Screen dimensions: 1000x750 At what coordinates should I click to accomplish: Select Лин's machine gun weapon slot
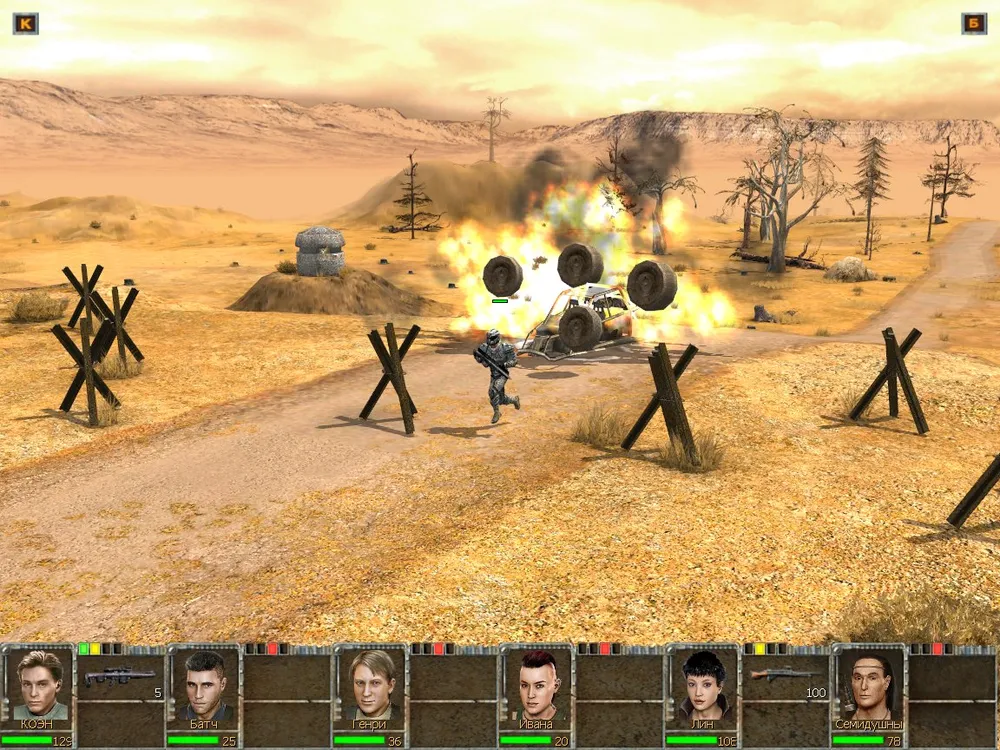click(785, 676)
